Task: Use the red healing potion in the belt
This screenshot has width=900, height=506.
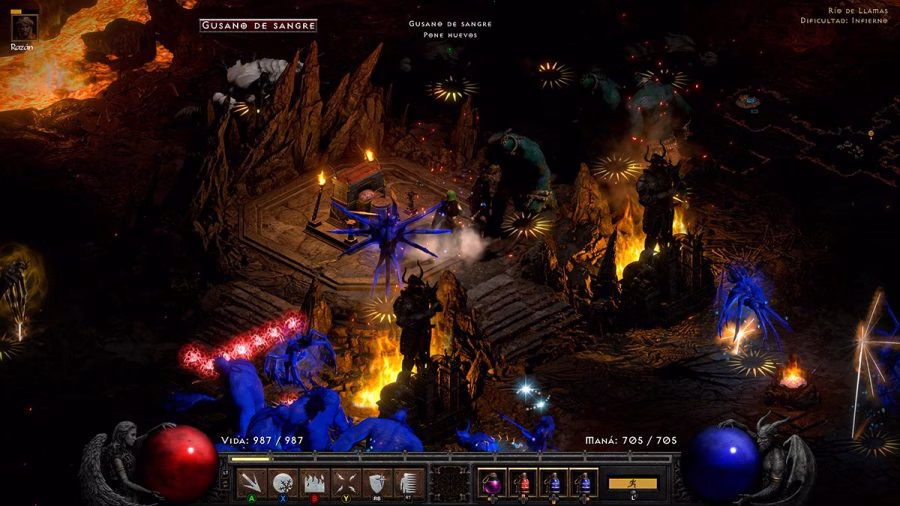Action: (523, 482)
